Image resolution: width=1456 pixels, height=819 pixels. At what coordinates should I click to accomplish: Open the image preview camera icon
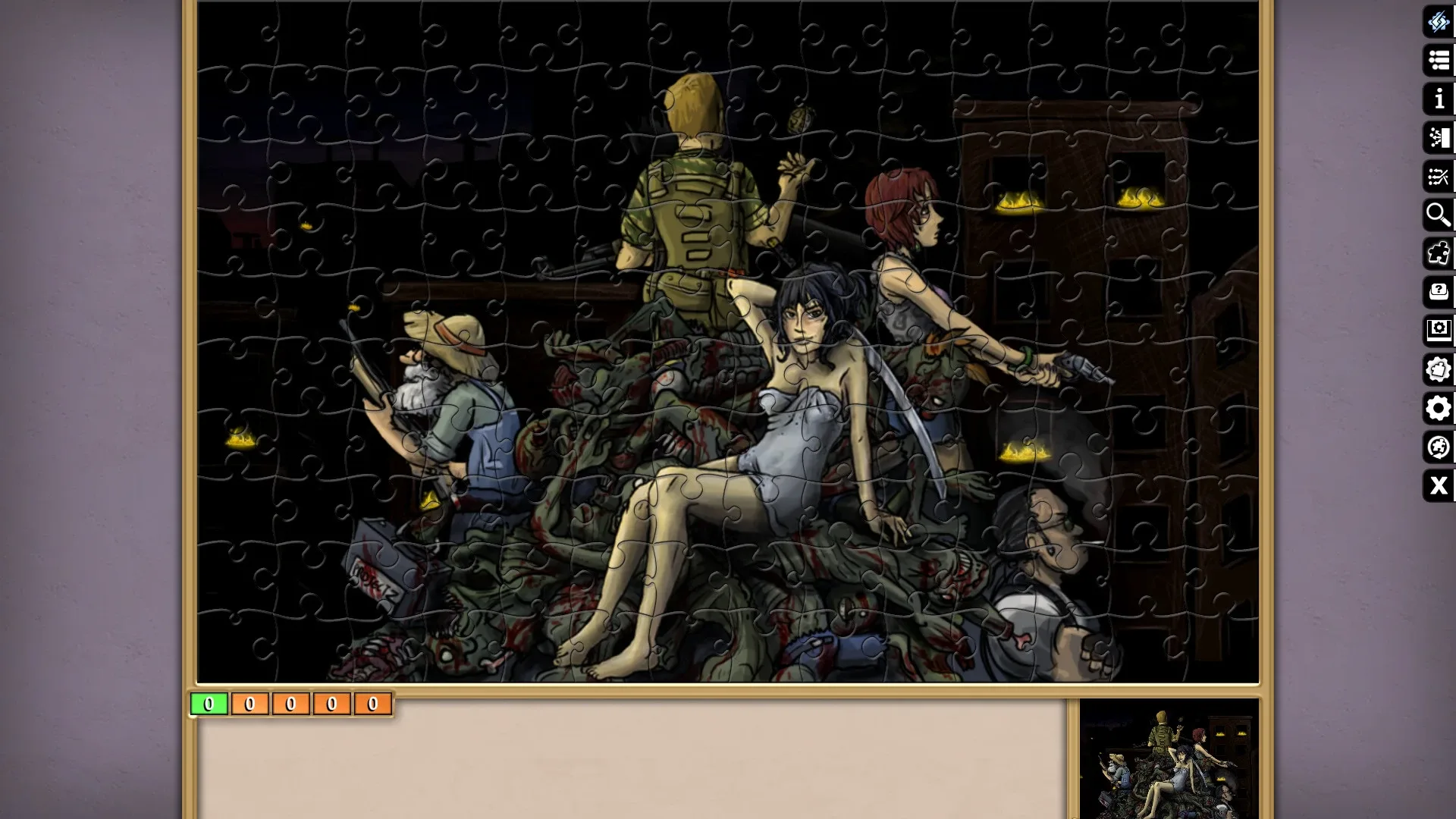click(1438, 331)
